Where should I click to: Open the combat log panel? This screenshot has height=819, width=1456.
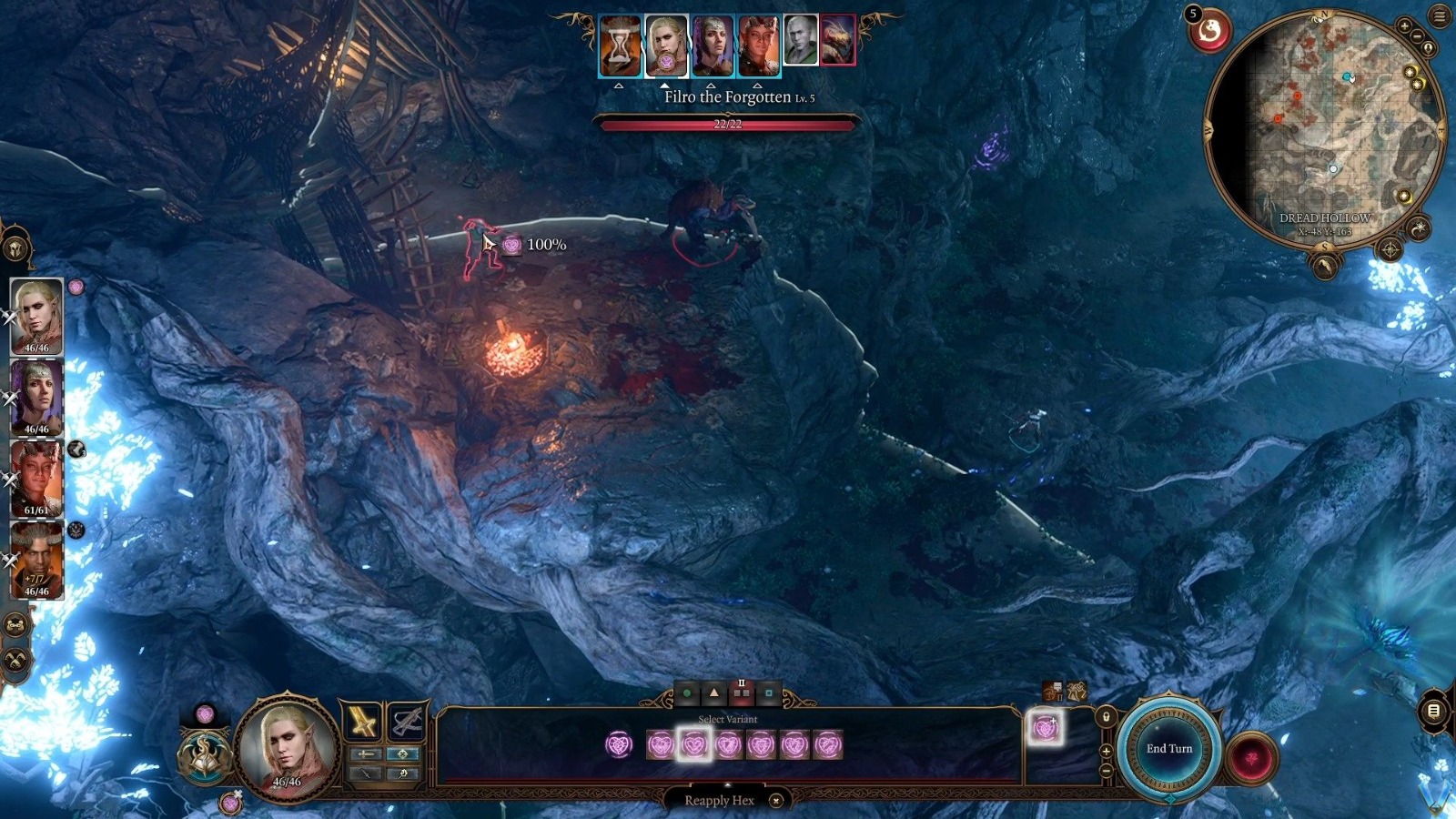click(x=1433, y=711)
